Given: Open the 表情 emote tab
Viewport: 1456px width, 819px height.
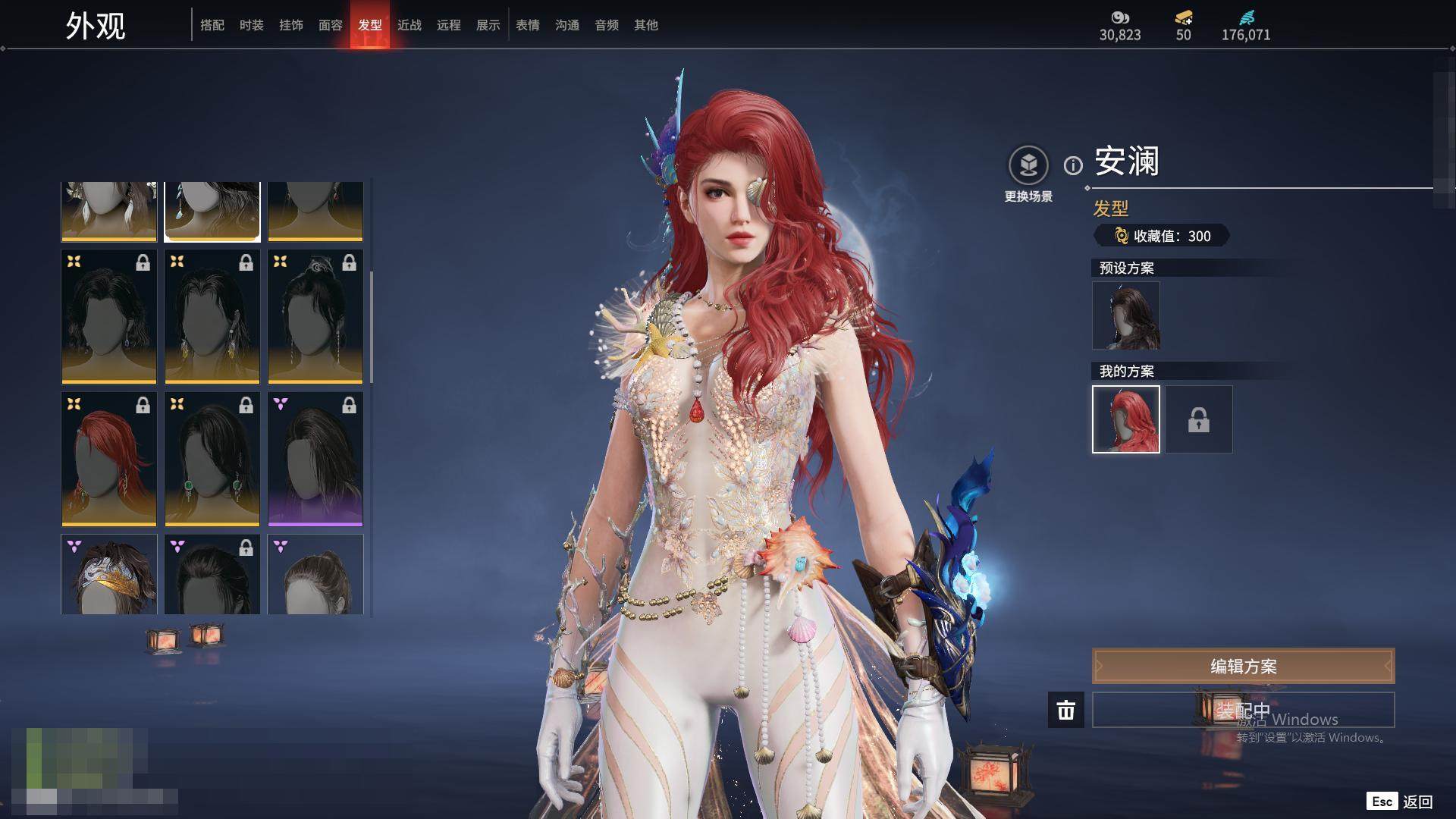Looking at the screenshot, I should (x=528, y=25).
